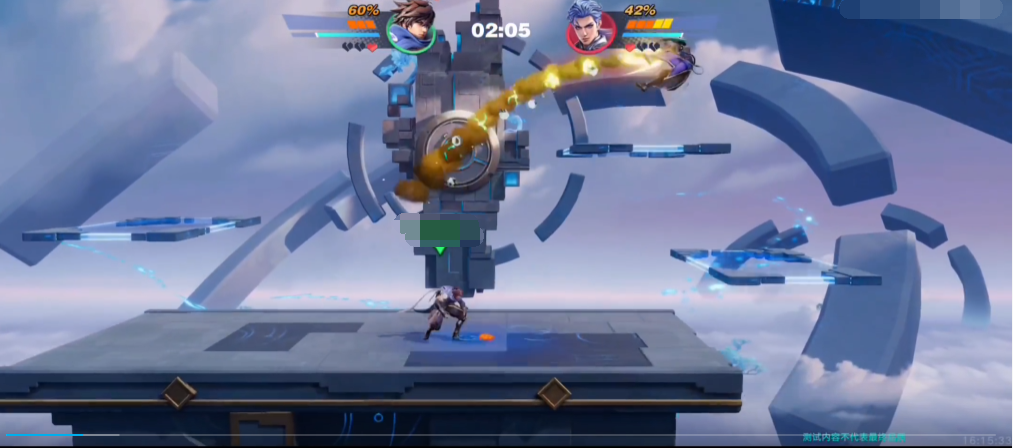The image size is (1013, 448).
Task: Click the brown-haired fighter portrait with green ring
Action: [x=411, y=28]
